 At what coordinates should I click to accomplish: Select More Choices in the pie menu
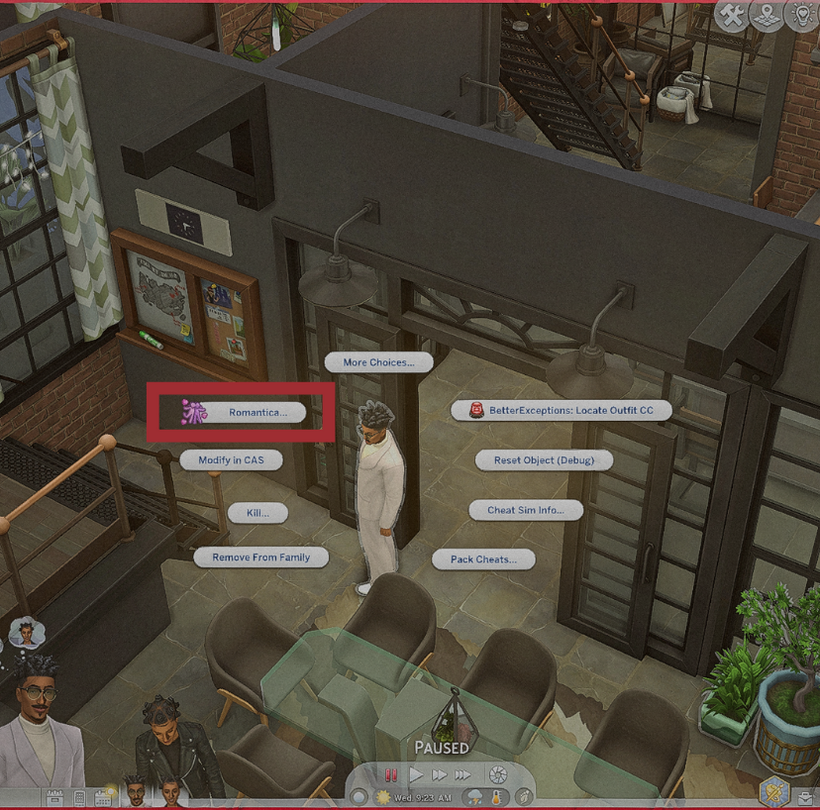click(378, 362)
